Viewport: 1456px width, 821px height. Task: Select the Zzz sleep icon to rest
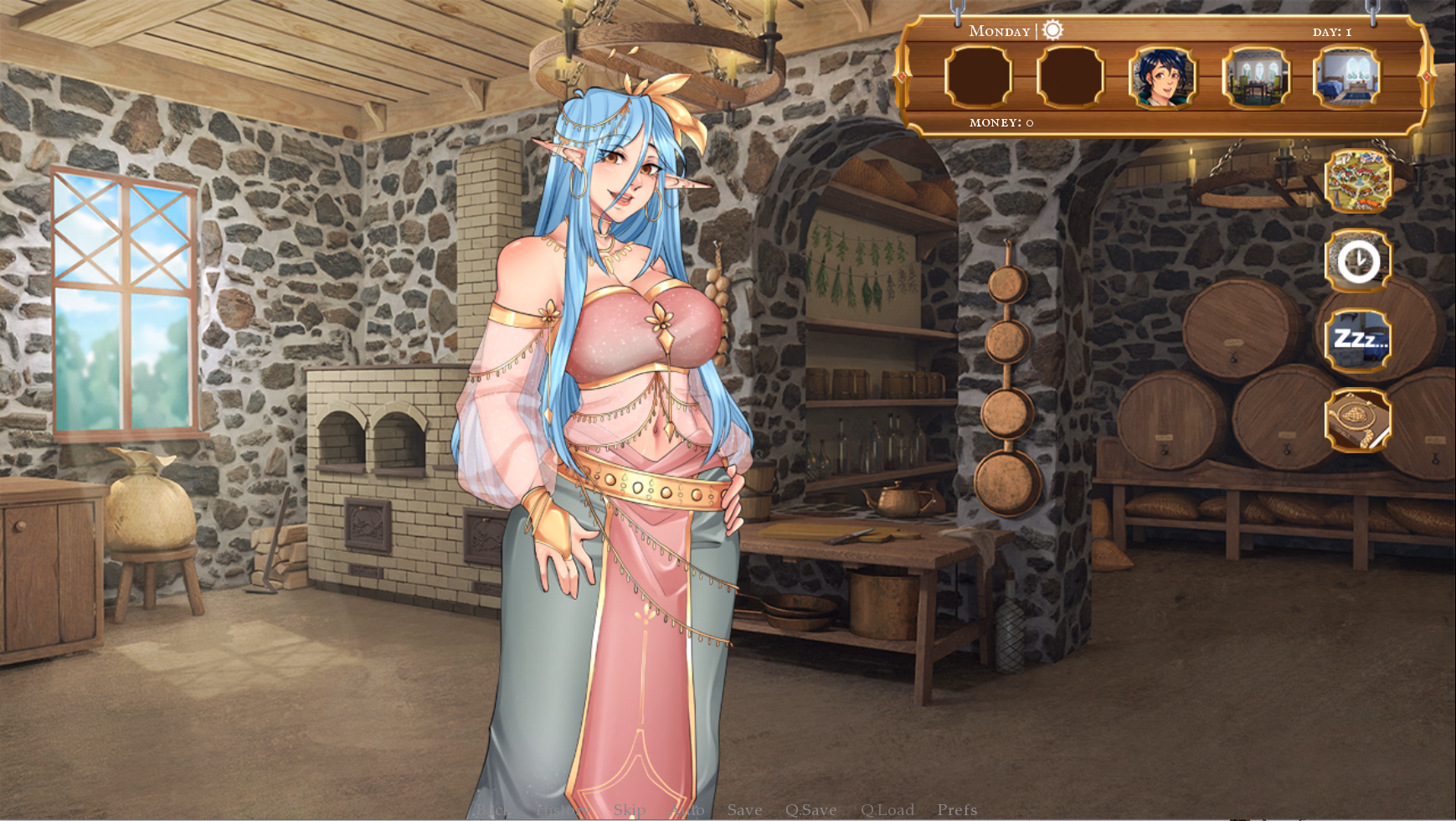pos(1359,340)
